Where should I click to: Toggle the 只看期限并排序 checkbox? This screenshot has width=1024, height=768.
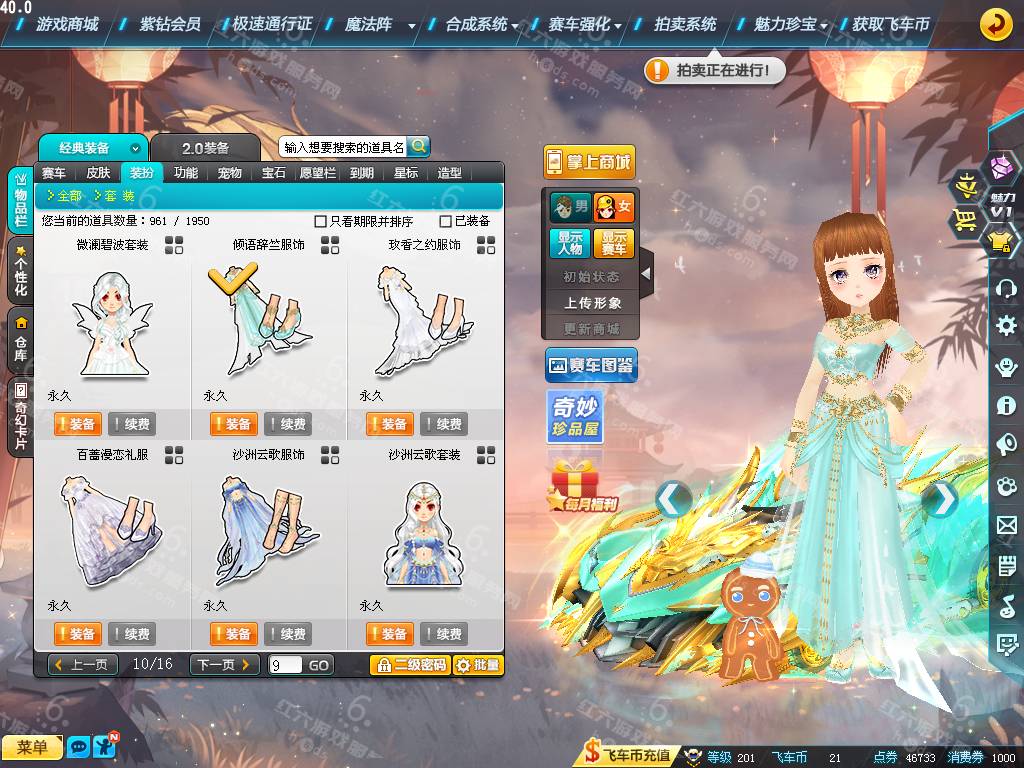click(321, 221)
